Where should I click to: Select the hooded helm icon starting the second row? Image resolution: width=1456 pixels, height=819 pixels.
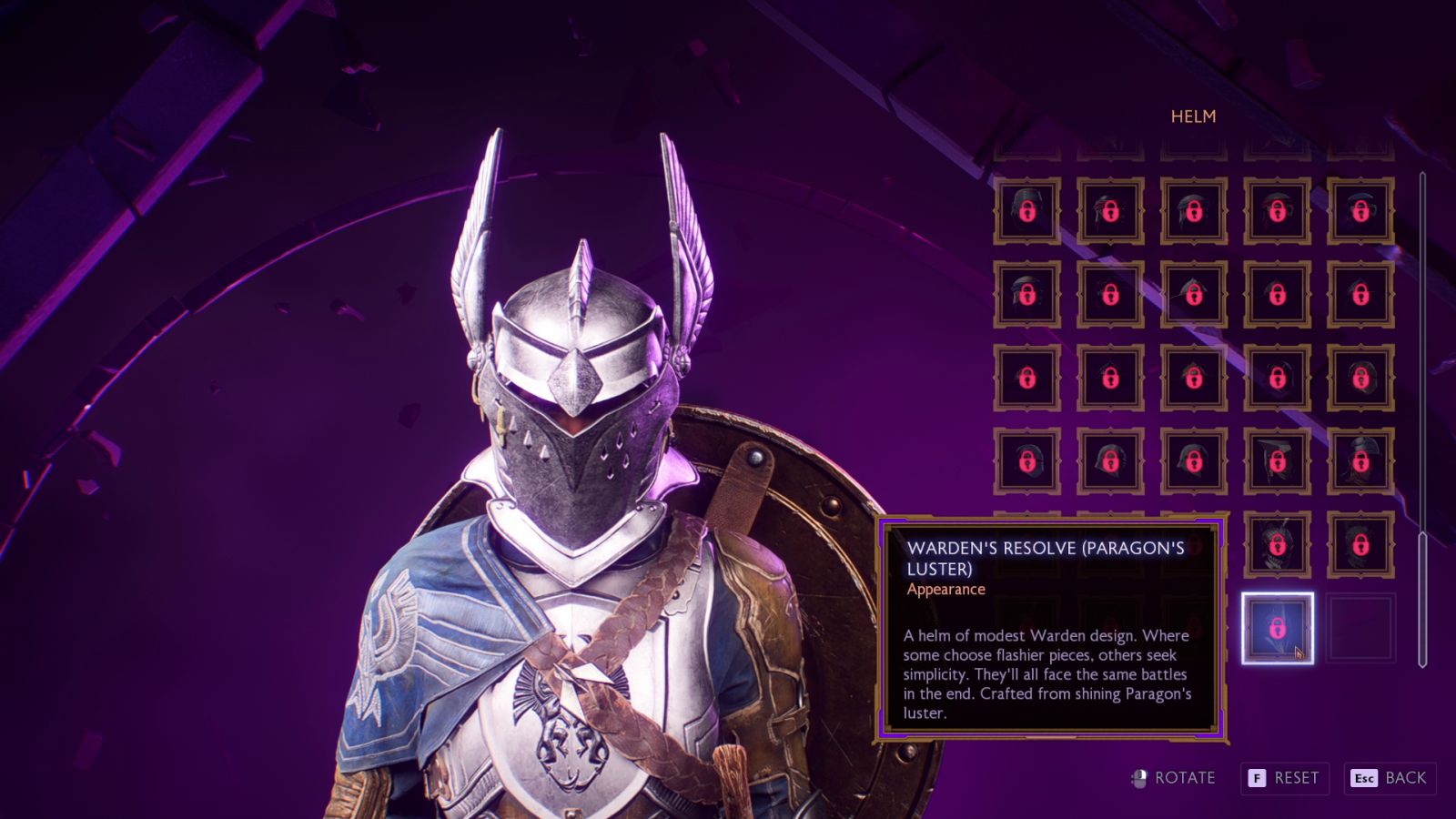(1026, 294)
